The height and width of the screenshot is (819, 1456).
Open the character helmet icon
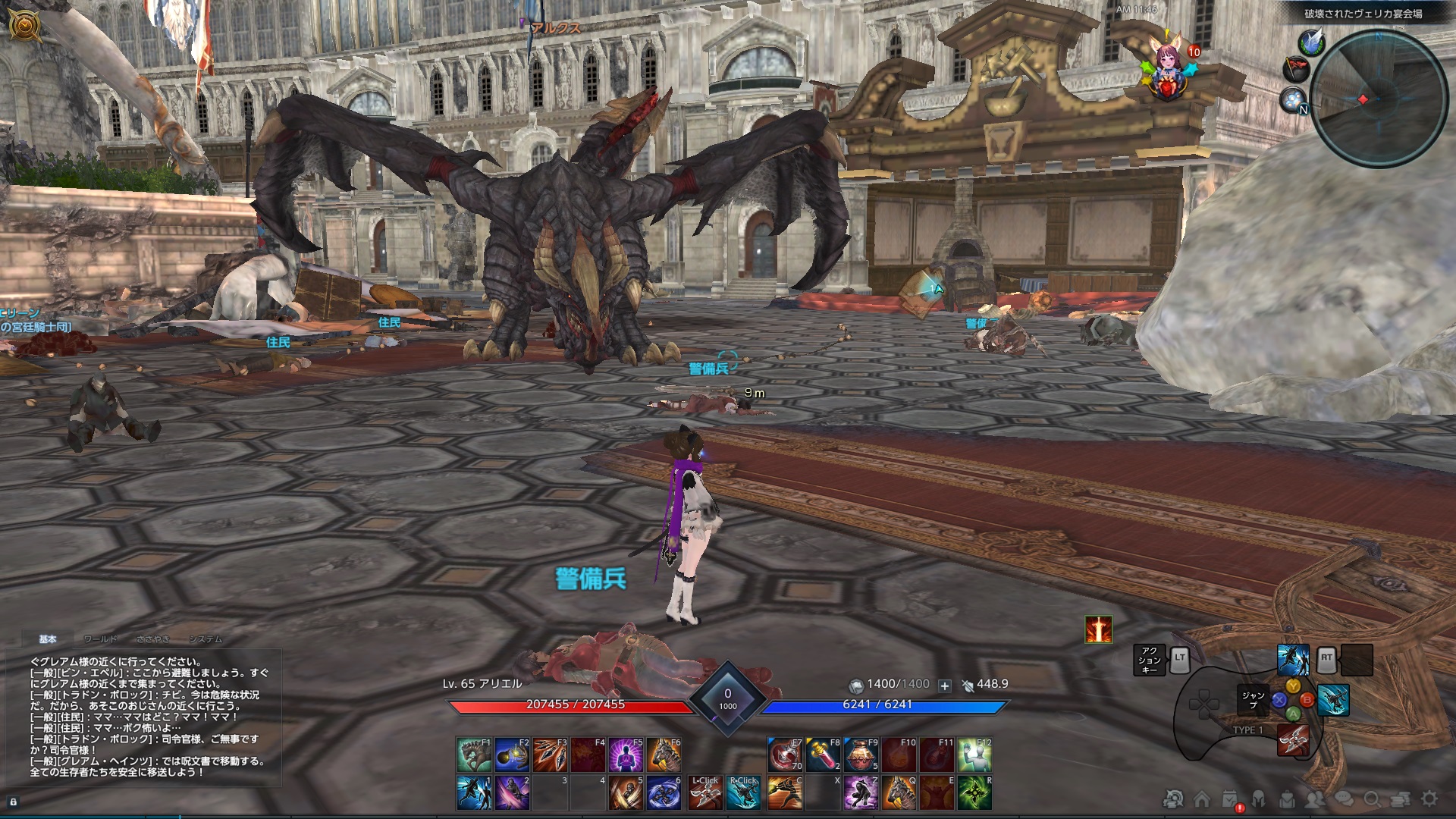tap(1257, 798)
